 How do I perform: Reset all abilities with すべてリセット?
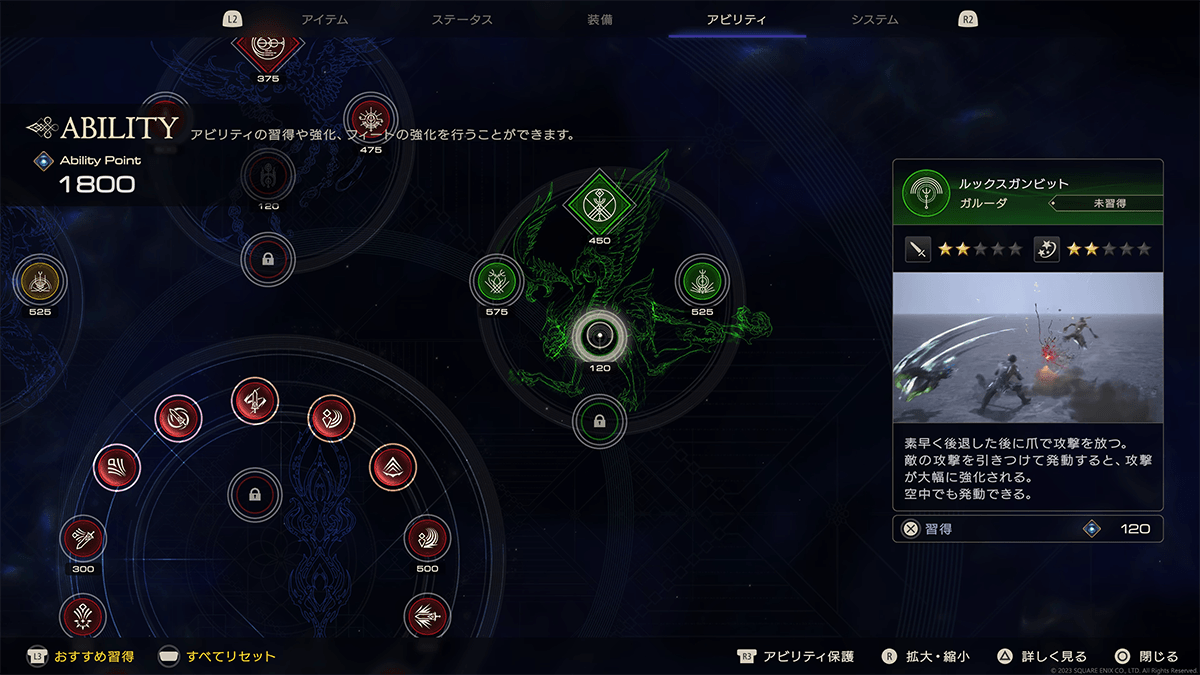coord(217,657)
